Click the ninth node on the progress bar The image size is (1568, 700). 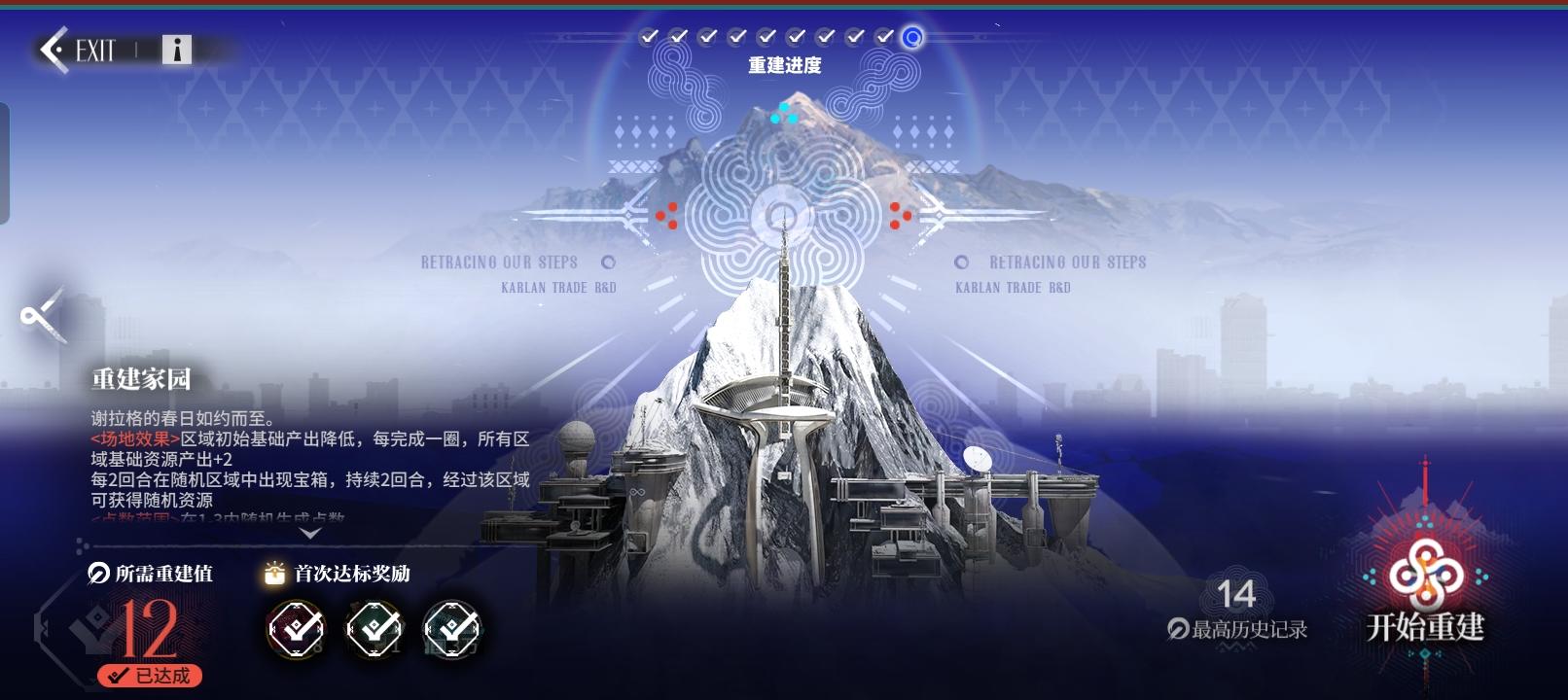pyautogui.click(x=883, y=37)
